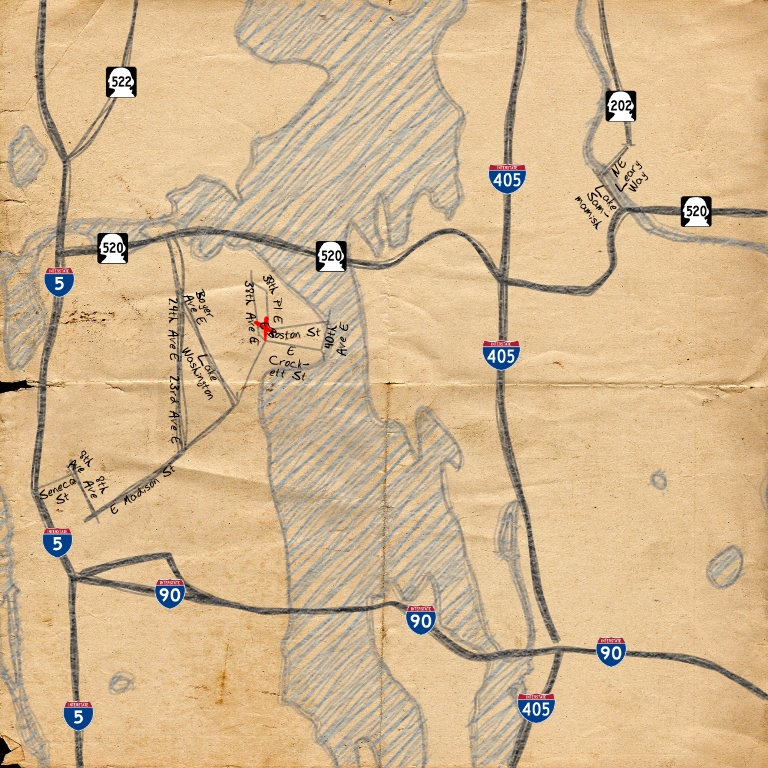Click the red X marker on the map

coord(264,326)
